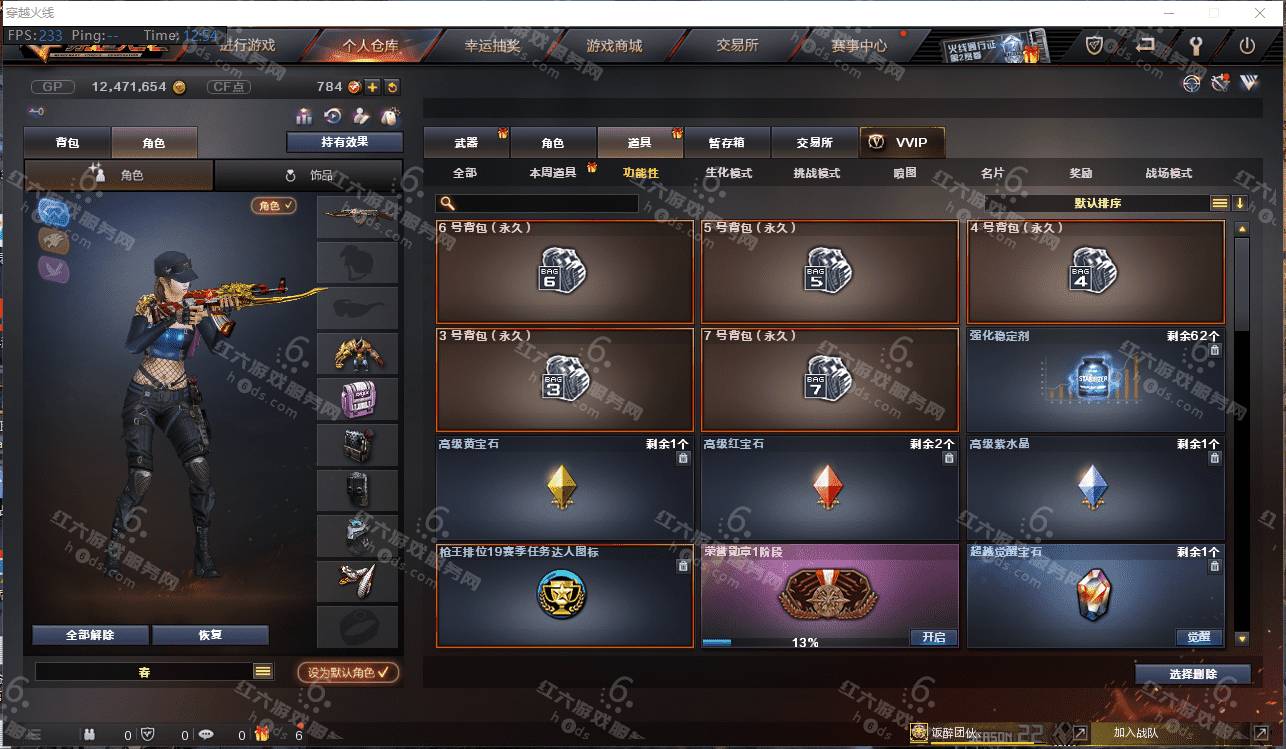The image size is (1286, 749).
Task: Select the VVIP tab
Action: click(901, 142)
